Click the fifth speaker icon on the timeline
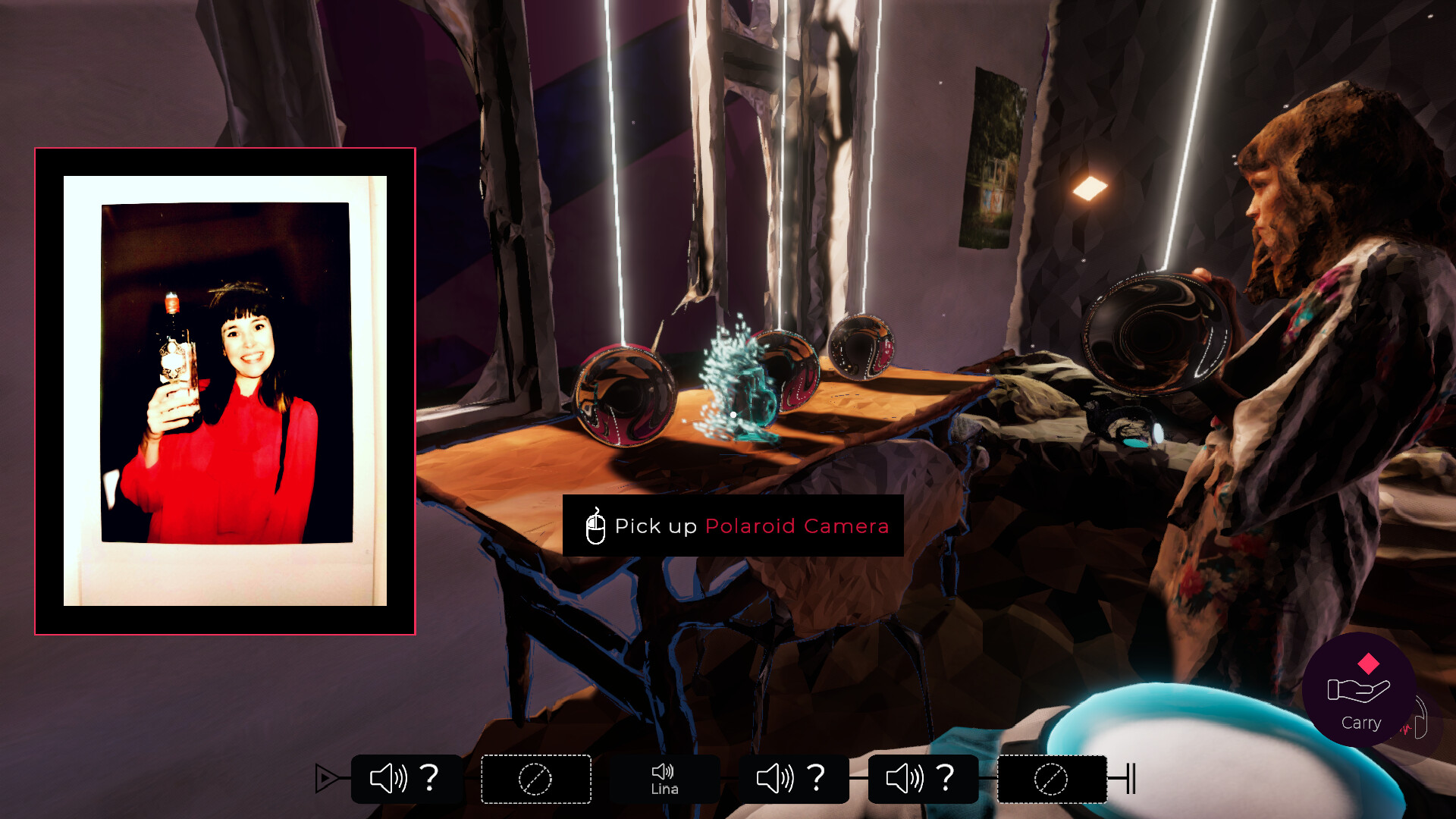 coord(905,777)
